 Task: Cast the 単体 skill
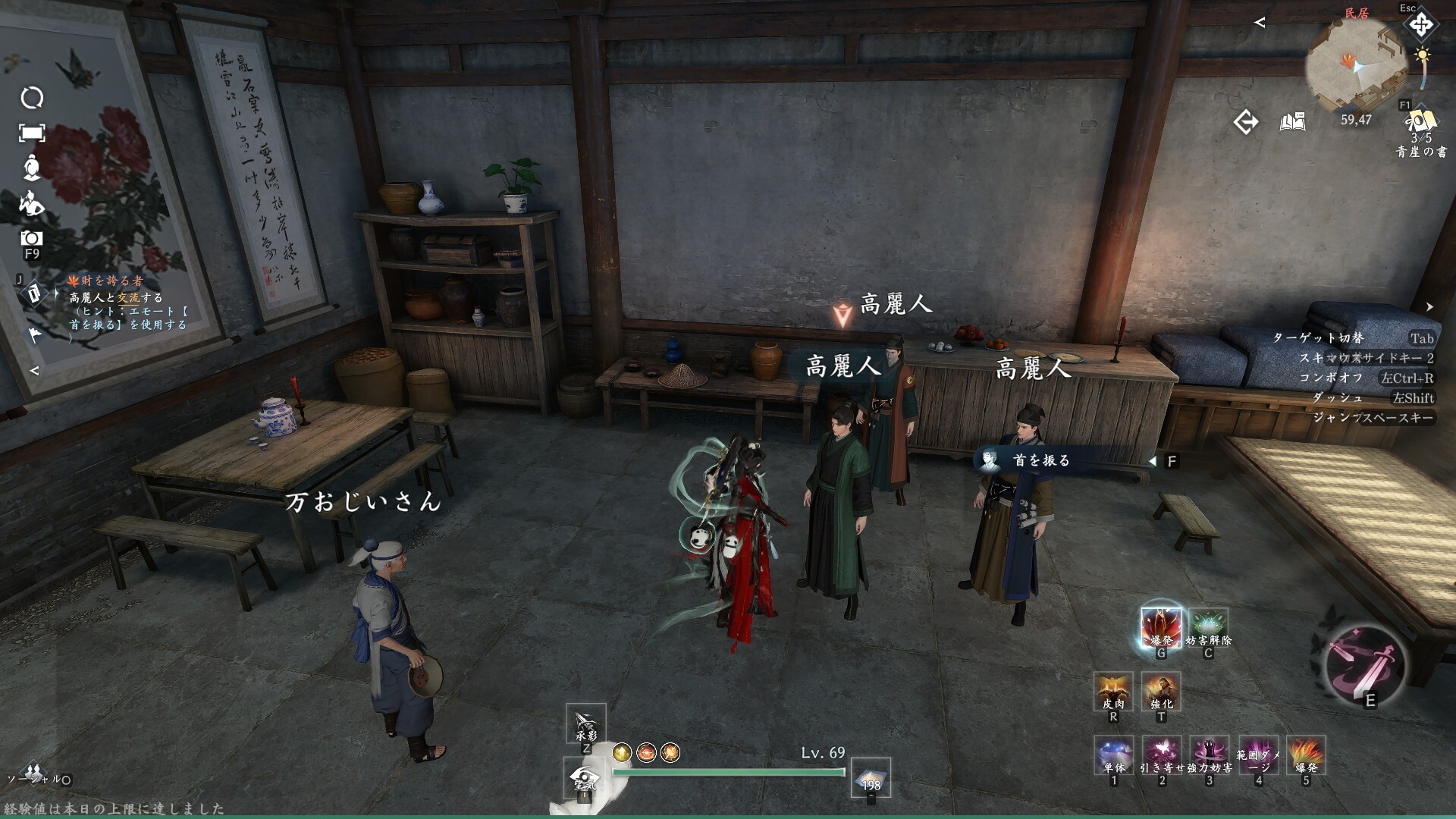point(1113,755)
